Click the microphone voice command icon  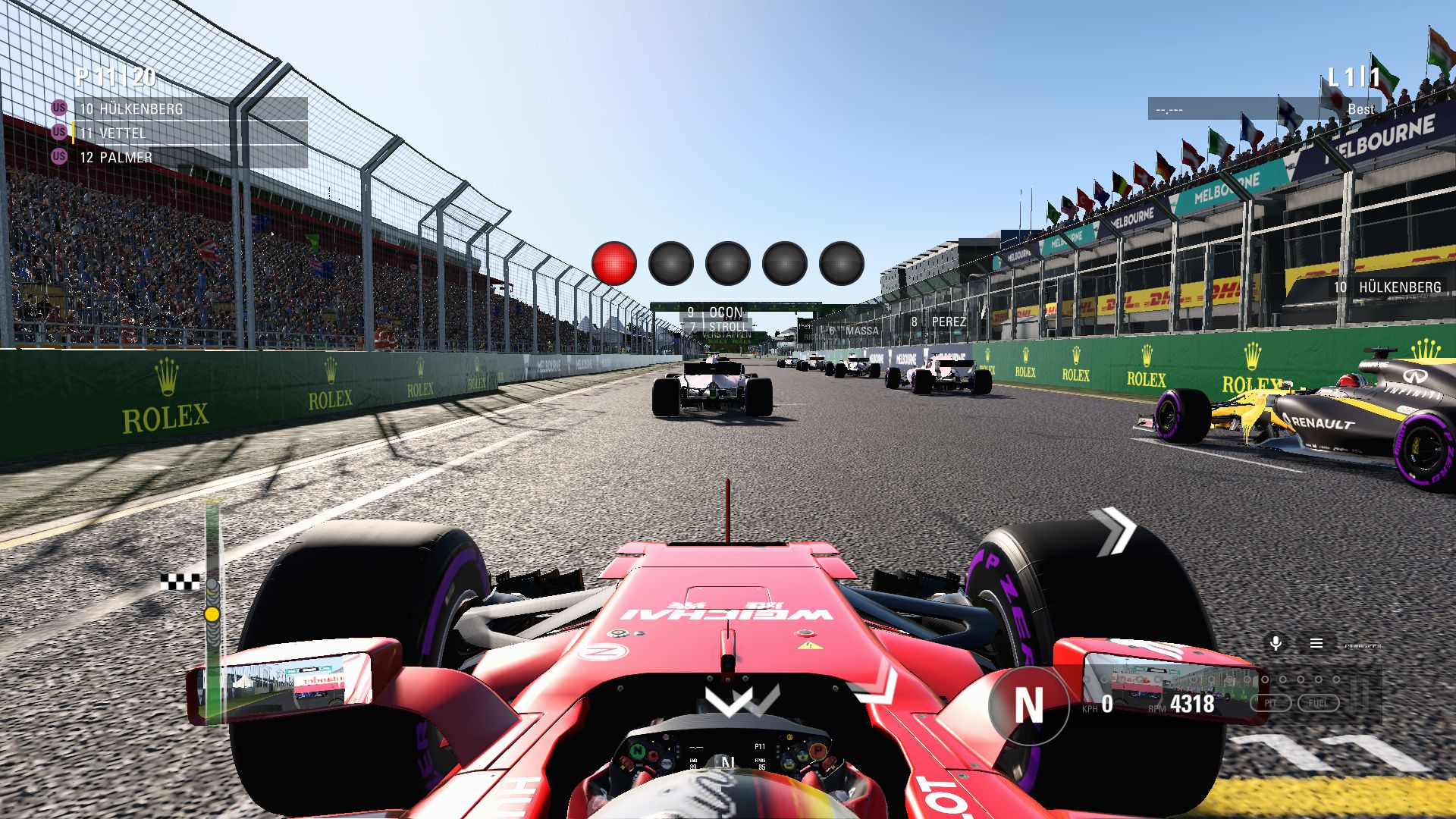click(x=1276, y=643)
